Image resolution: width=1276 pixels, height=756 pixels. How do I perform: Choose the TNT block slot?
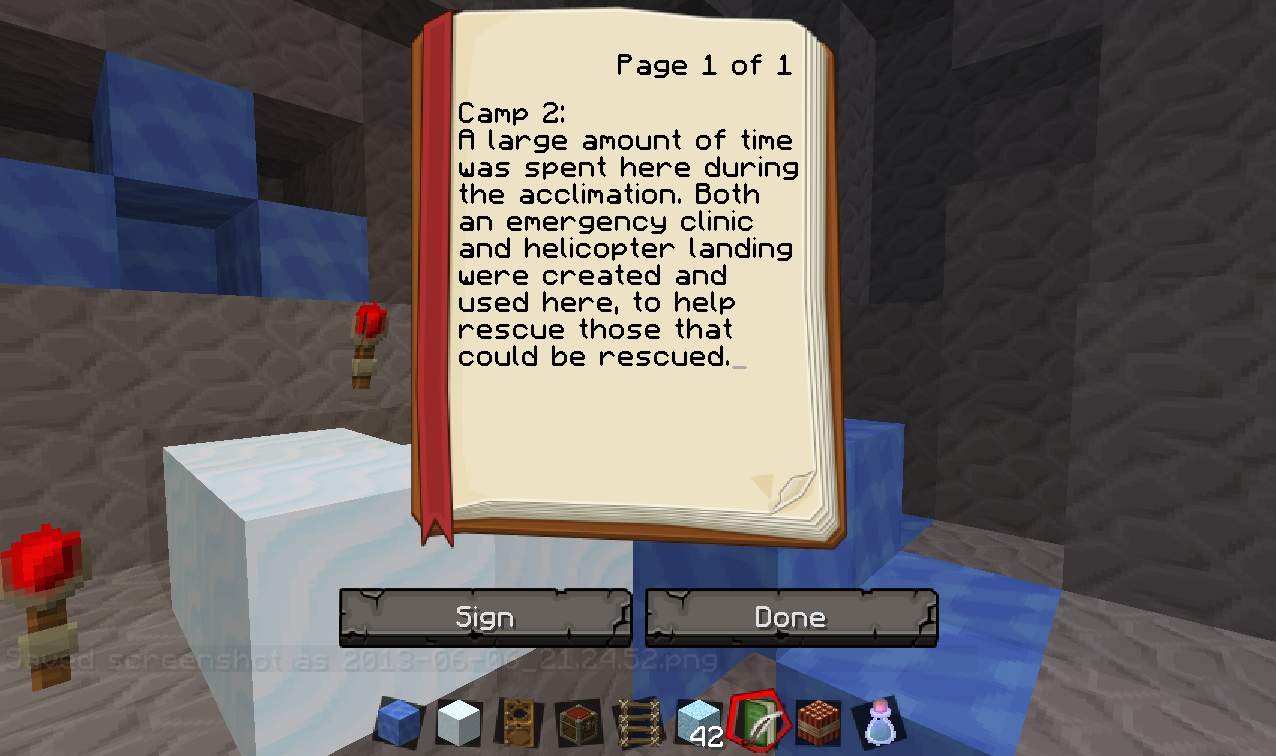pos(819,721)
